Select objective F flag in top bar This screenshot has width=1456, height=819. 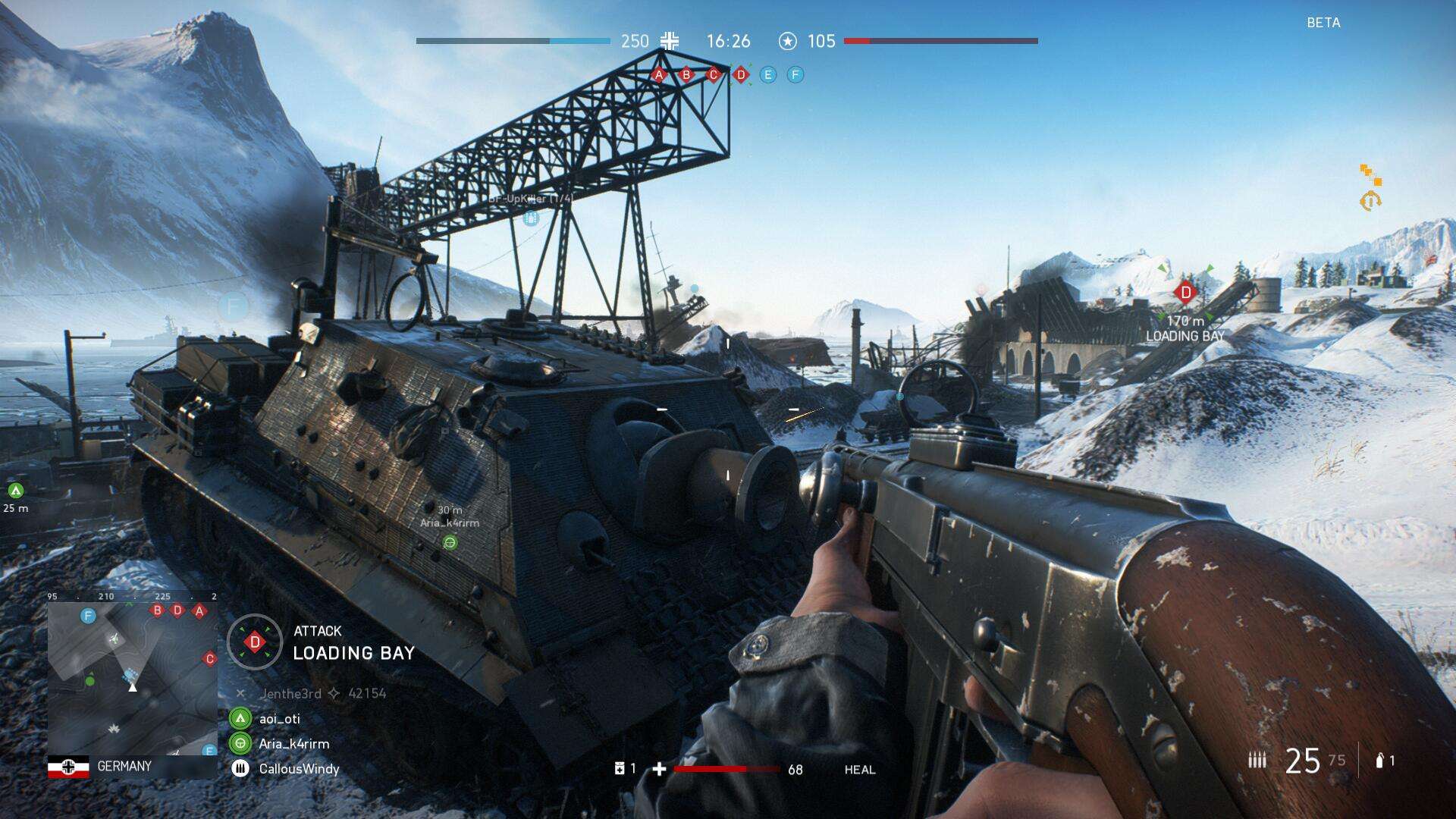795,75
